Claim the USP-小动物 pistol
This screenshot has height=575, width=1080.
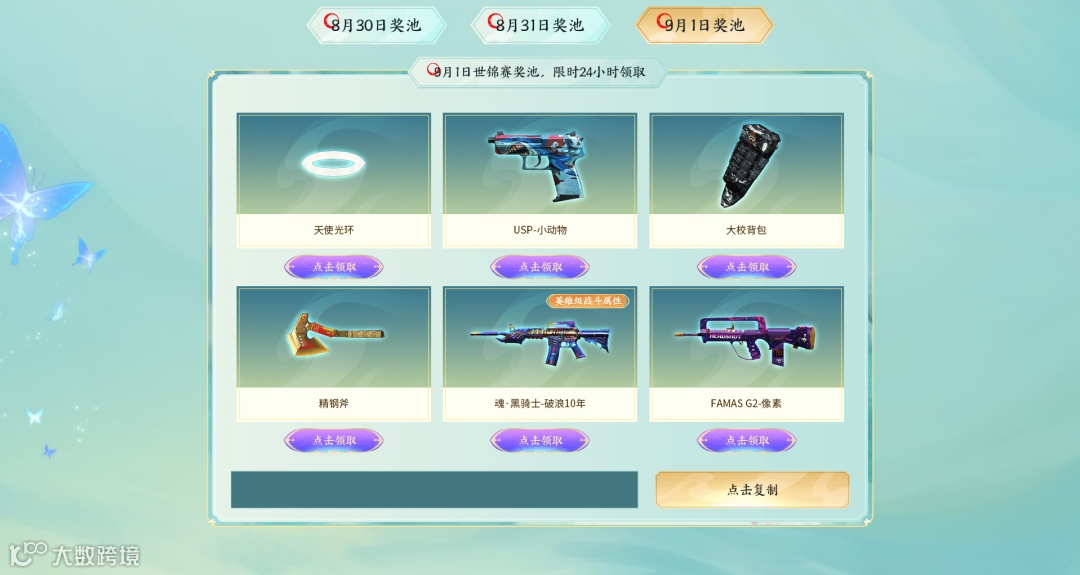click(x=540, y=267)
